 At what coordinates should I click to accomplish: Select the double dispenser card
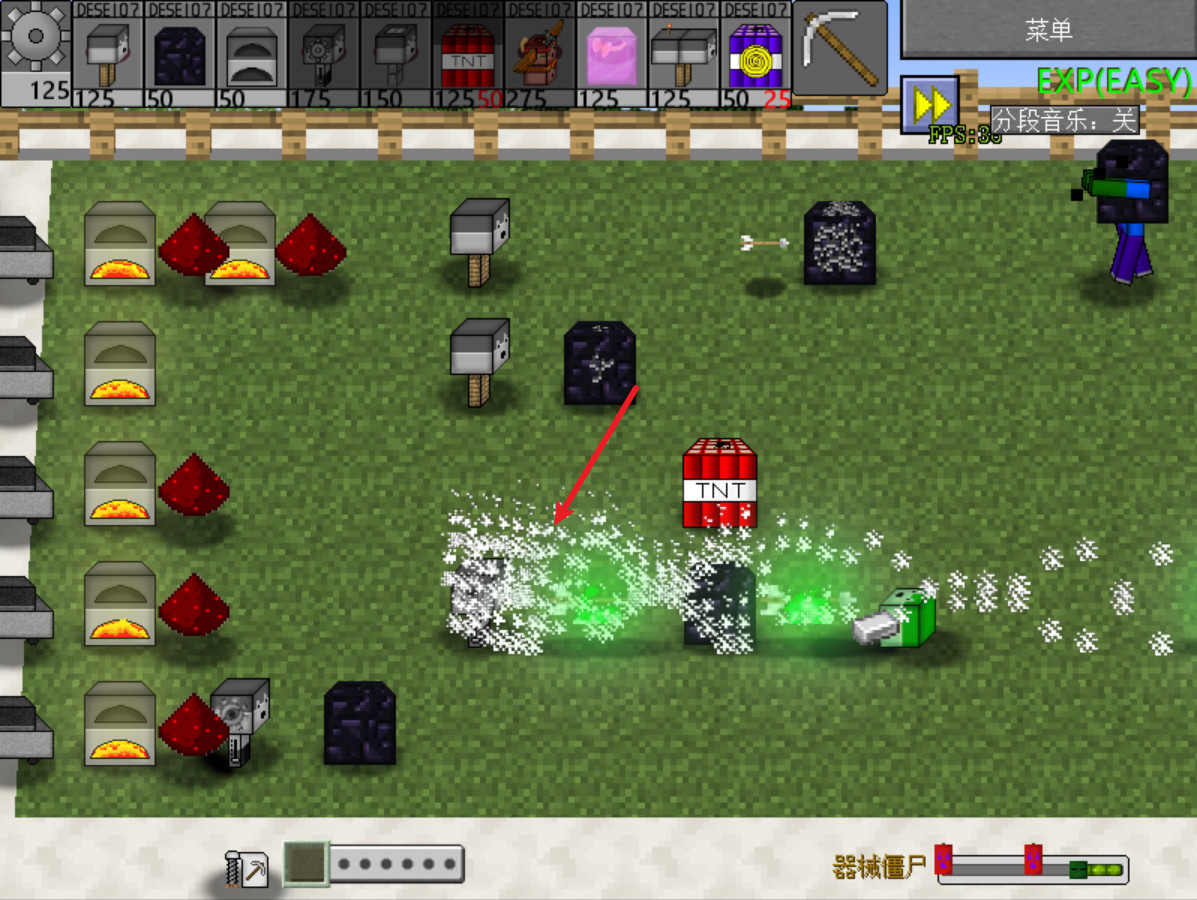[684, 54]
